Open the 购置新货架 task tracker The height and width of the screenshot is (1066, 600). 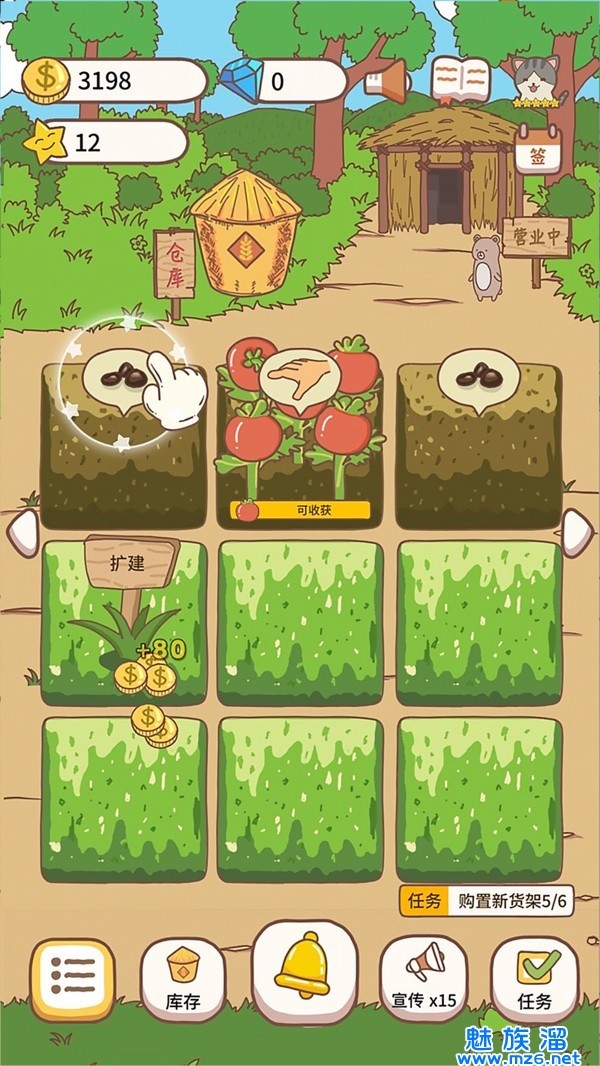(486, 900)
